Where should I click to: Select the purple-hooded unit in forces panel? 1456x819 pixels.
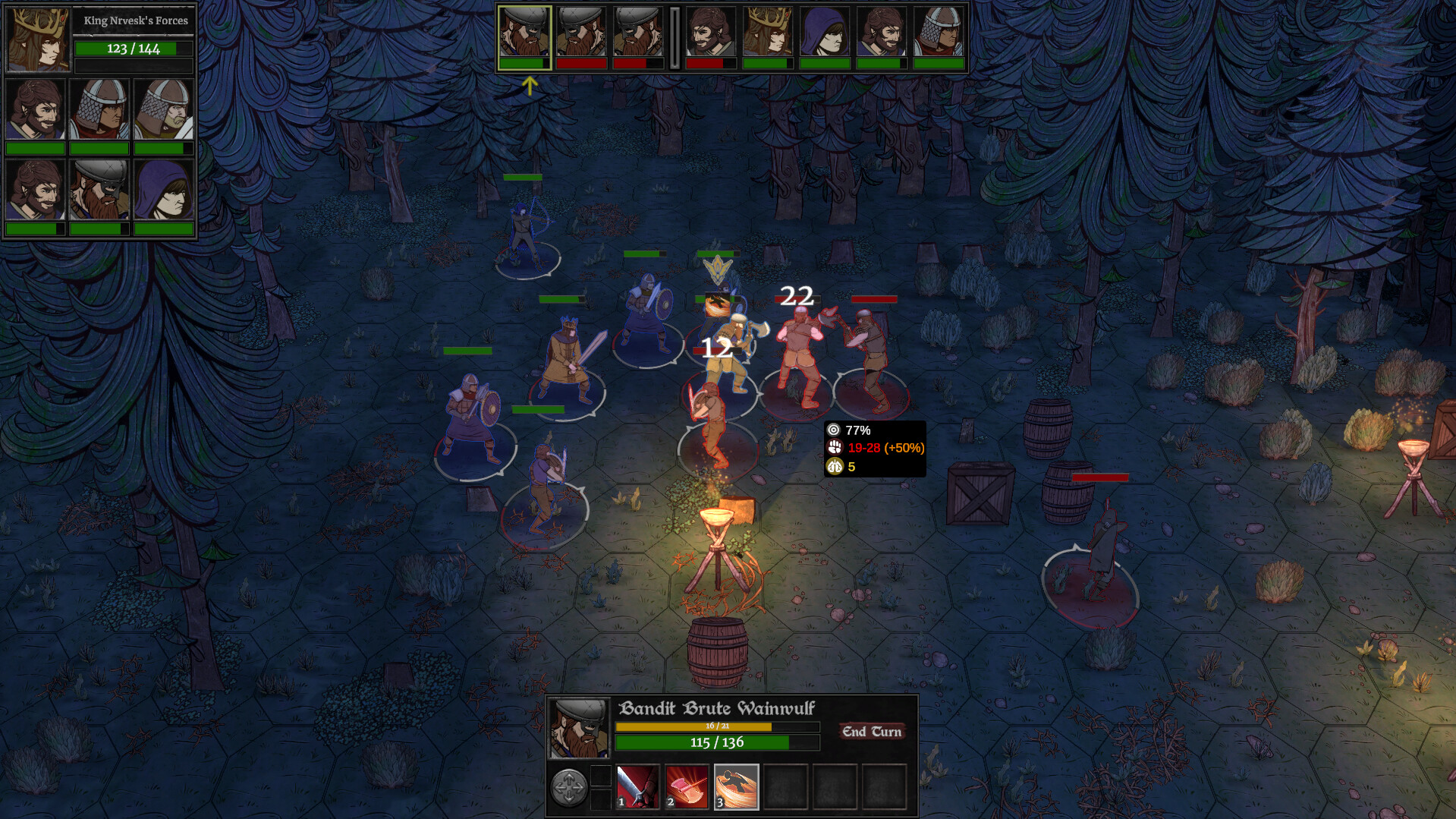164,190
